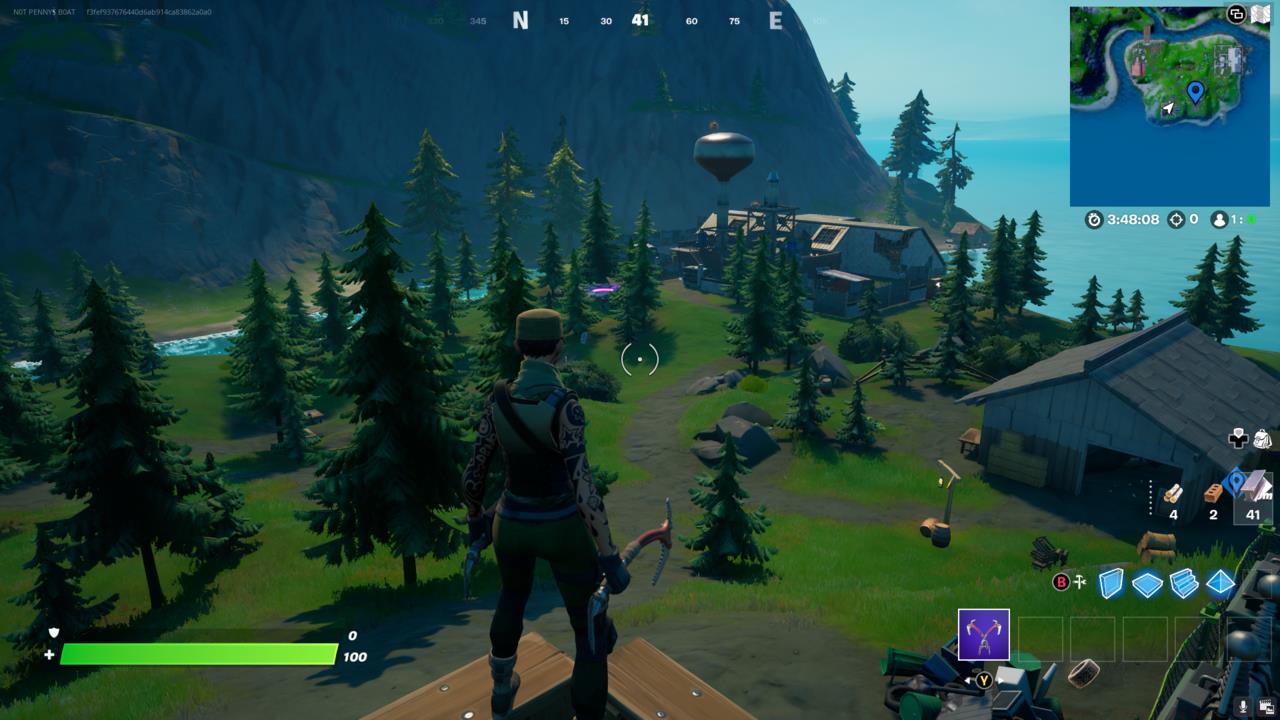The width and height of the screenshot is (1280, 720).
Task: Select the wall build piece
Action: (1109, 582)
